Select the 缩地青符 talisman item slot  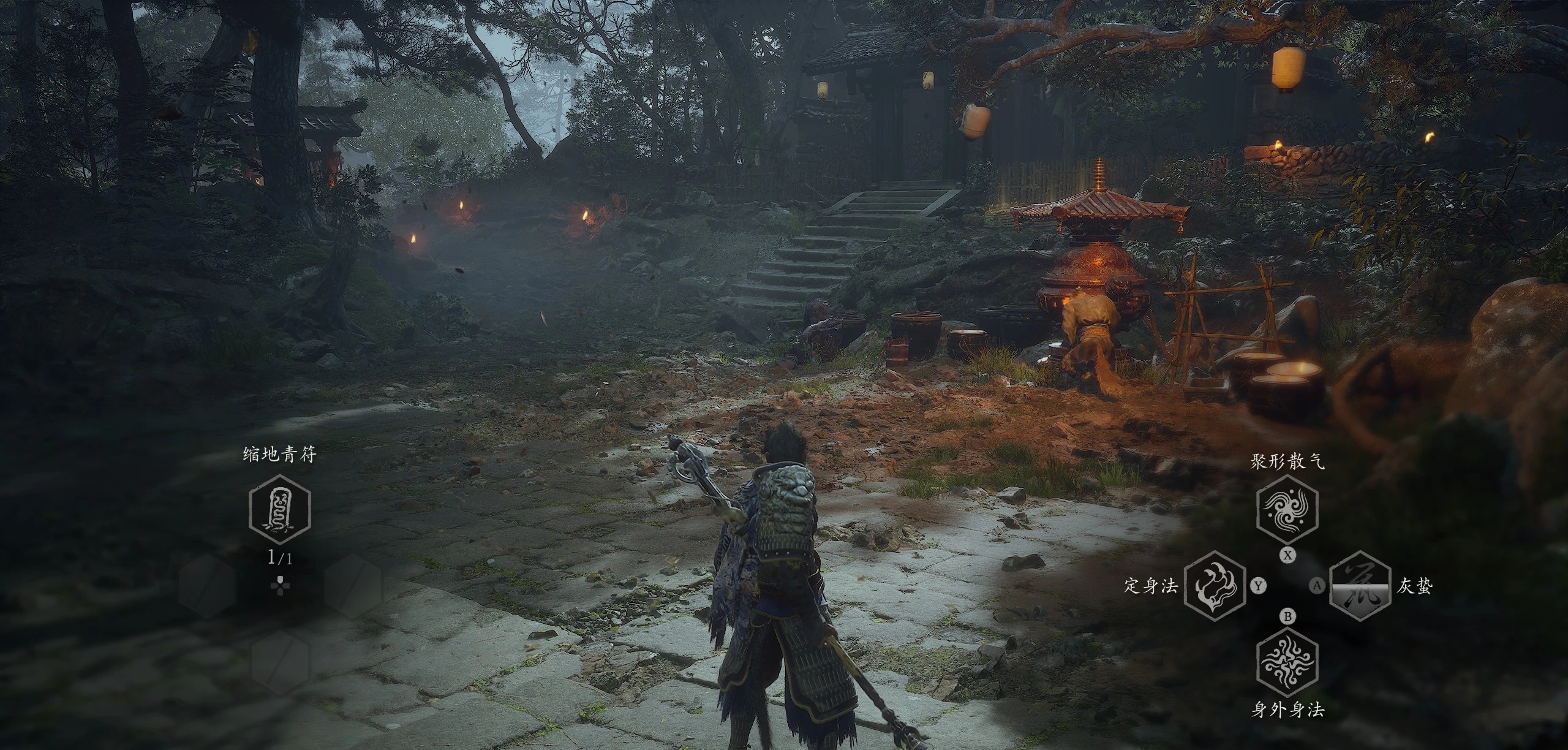coord(280,510)
